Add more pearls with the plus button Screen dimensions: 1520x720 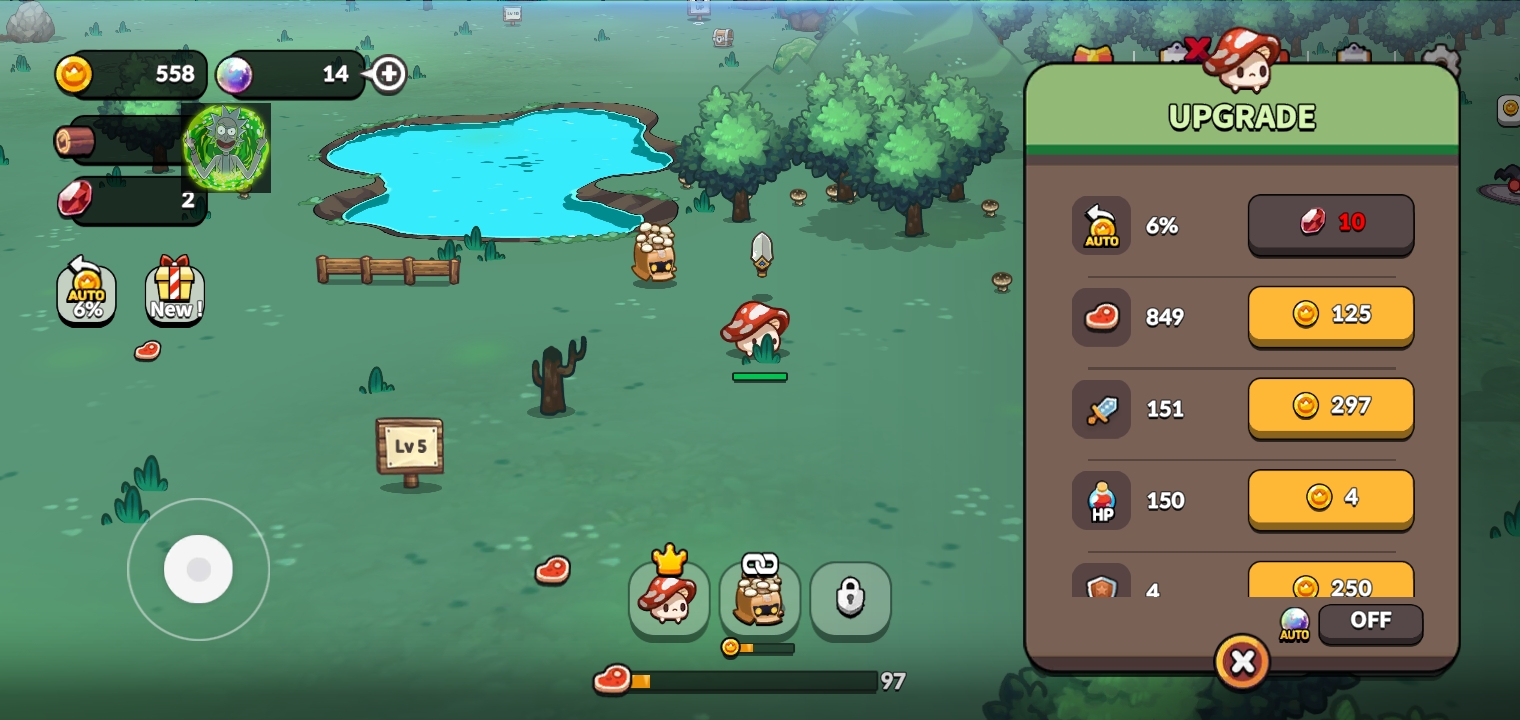[x=389, y=74]
